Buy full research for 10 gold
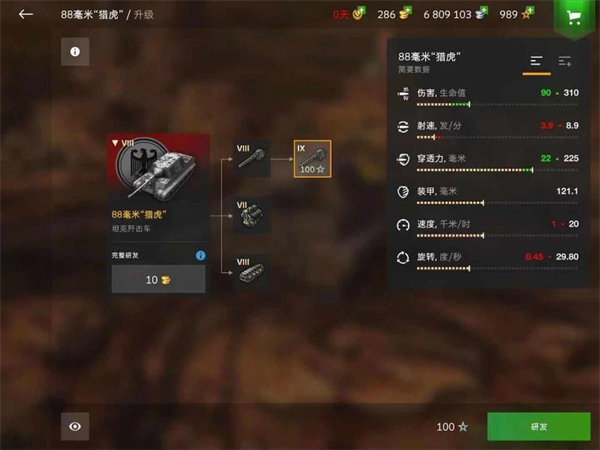 coord(159,279)
